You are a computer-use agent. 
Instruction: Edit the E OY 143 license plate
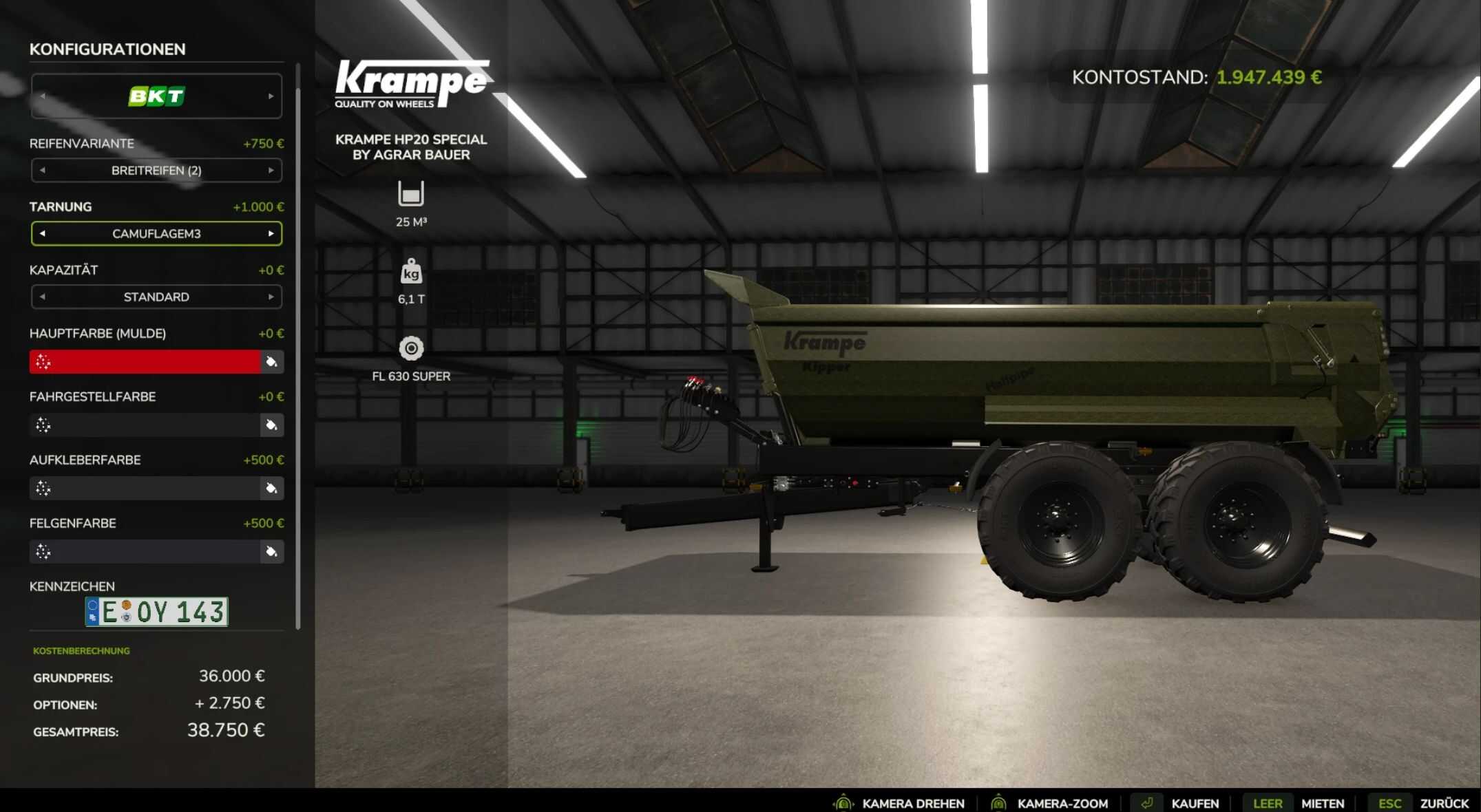tap(157, 611)
